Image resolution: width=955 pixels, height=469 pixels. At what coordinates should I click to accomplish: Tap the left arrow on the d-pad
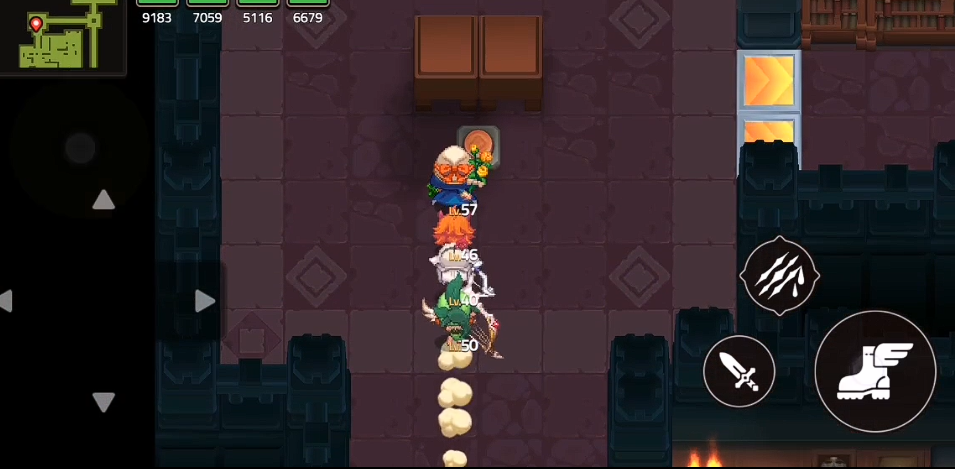pos(6,300)
